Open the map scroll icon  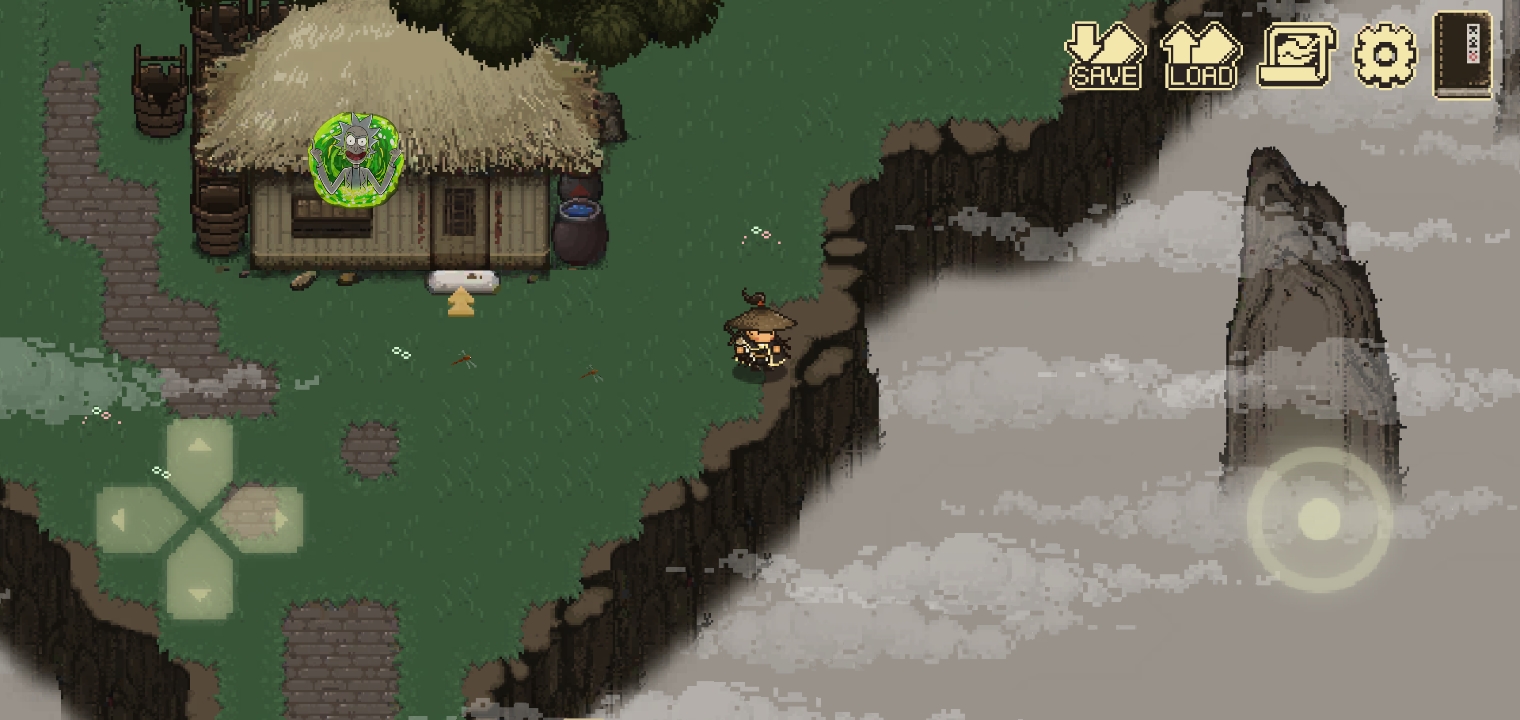(1295, 57)
